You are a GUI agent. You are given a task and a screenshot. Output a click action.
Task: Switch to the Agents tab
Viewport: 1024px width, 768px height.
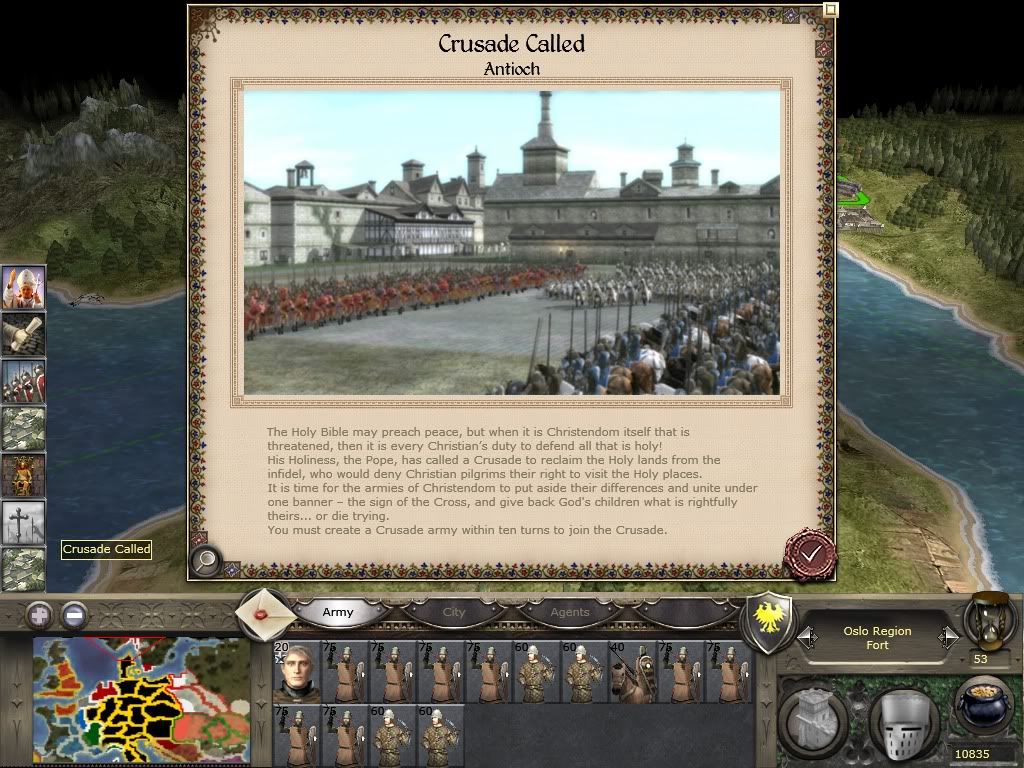pos(570,612)
